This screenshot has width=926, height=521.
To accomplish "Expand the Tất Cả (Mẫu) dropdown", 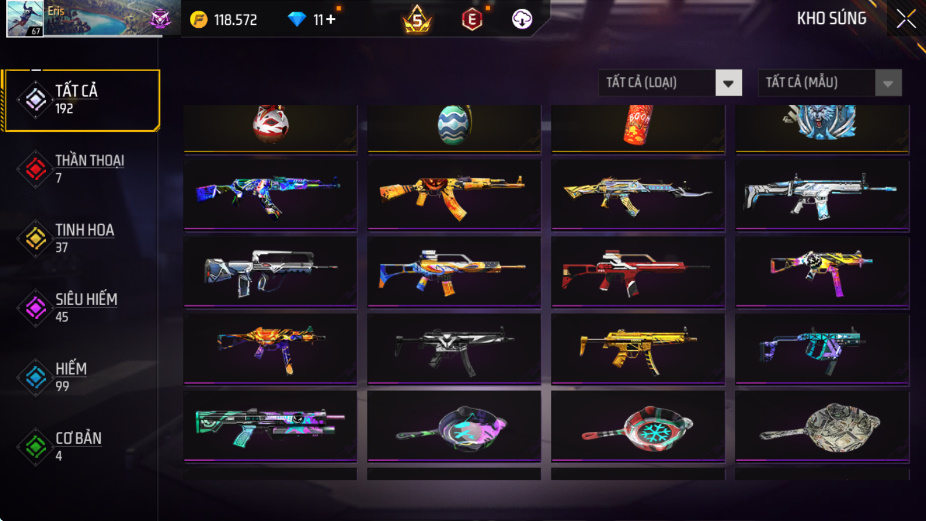I will click(829, 83).
